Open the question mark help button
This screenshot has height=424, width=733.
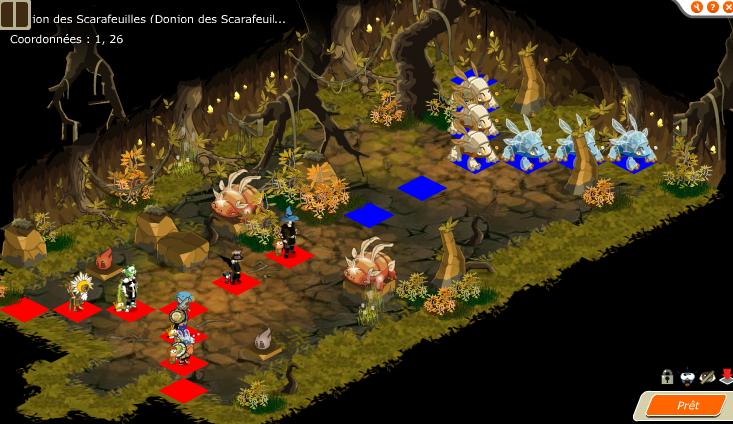(711, 8)
